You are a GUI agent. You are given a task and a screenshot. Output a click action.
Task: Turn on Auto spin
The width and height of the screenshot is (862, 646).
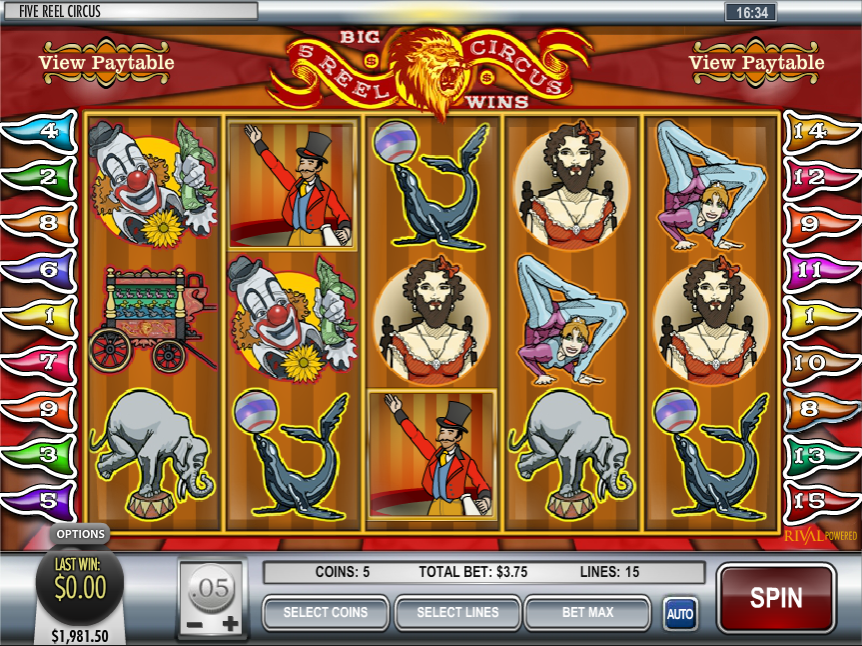[x=680, y=613]
